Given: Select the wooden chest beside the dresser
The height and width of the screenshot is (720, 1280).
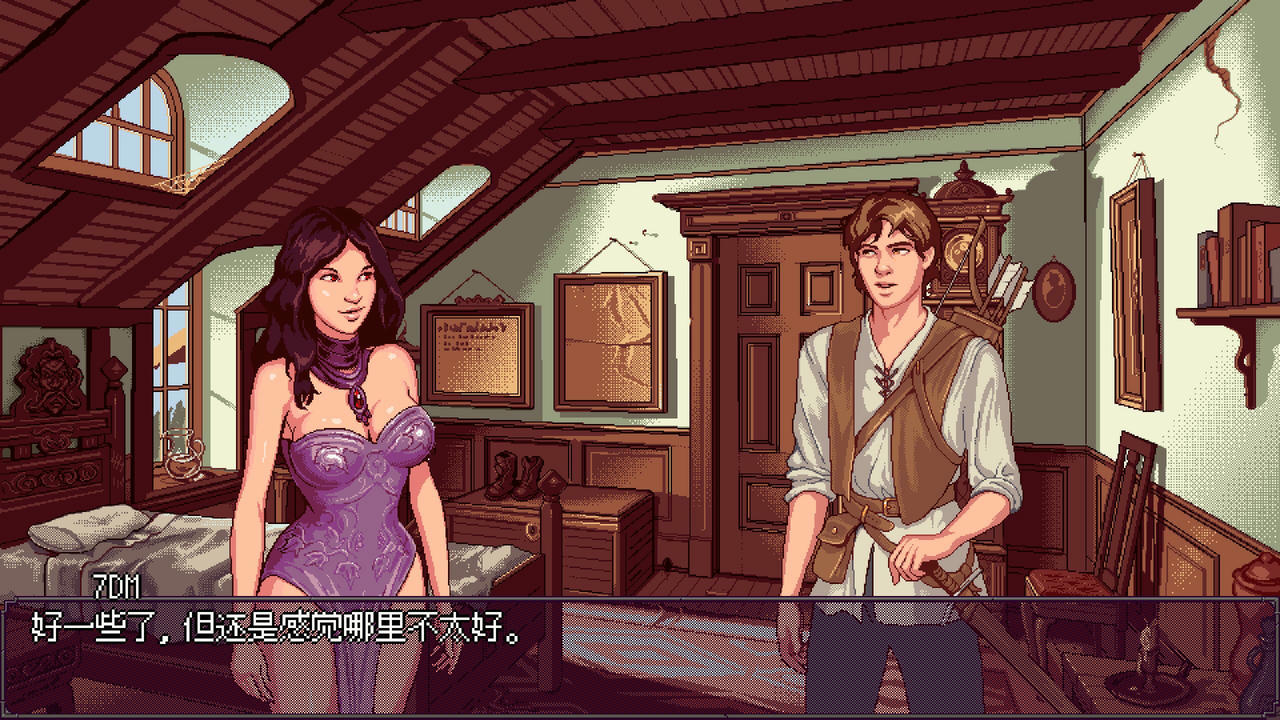Looking at the screenshot, I should [600, 545].
